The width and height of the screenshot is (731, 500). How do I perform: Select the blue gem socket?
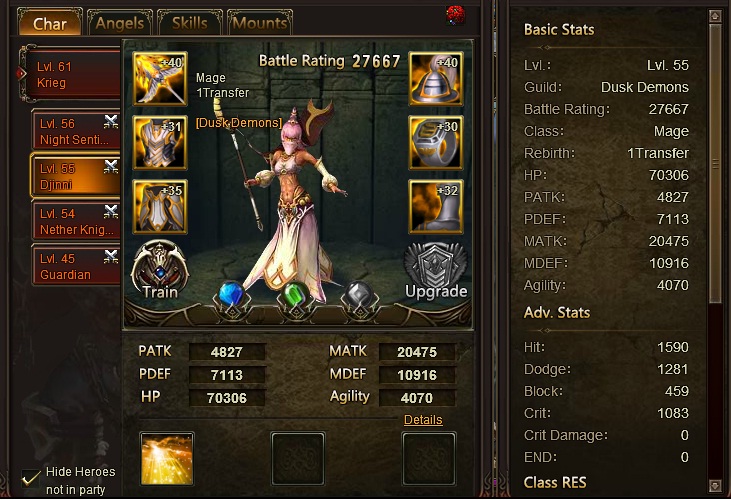pos(232,297)
